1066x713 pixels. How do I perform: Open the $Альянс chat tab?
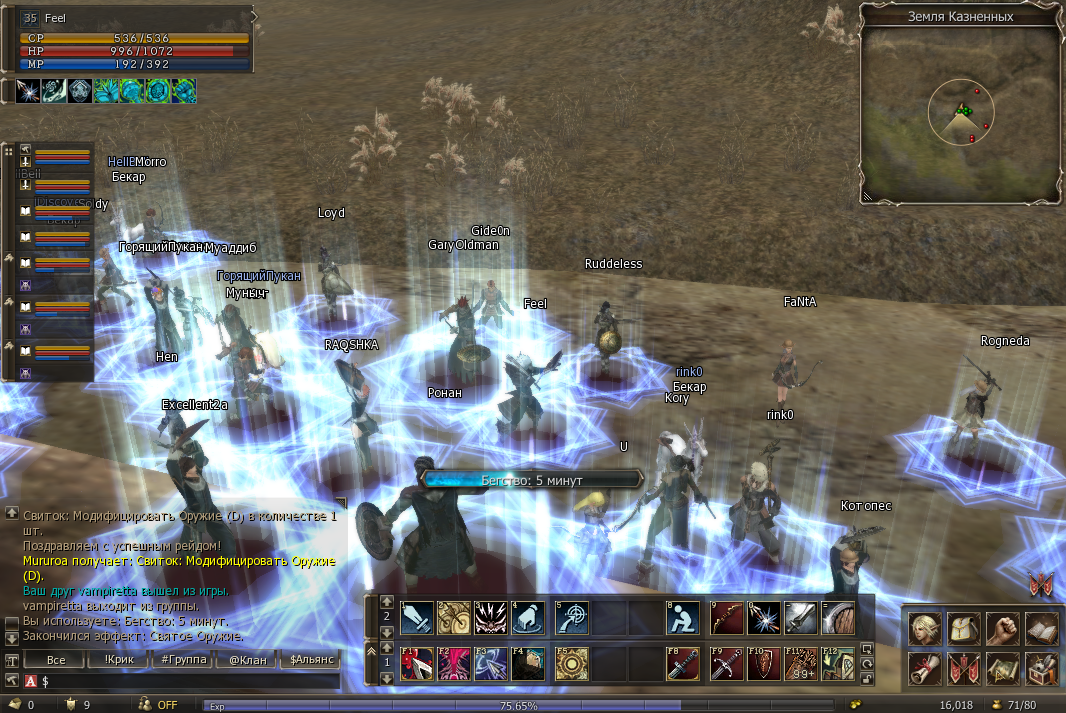coord(311,660)
